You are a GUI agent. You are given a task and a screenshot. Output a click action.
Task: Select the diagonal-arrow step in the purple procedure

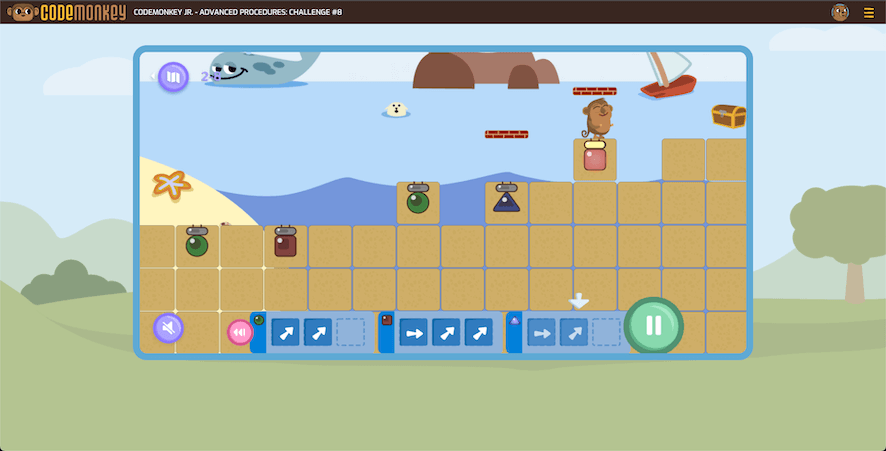pos(574,332)
